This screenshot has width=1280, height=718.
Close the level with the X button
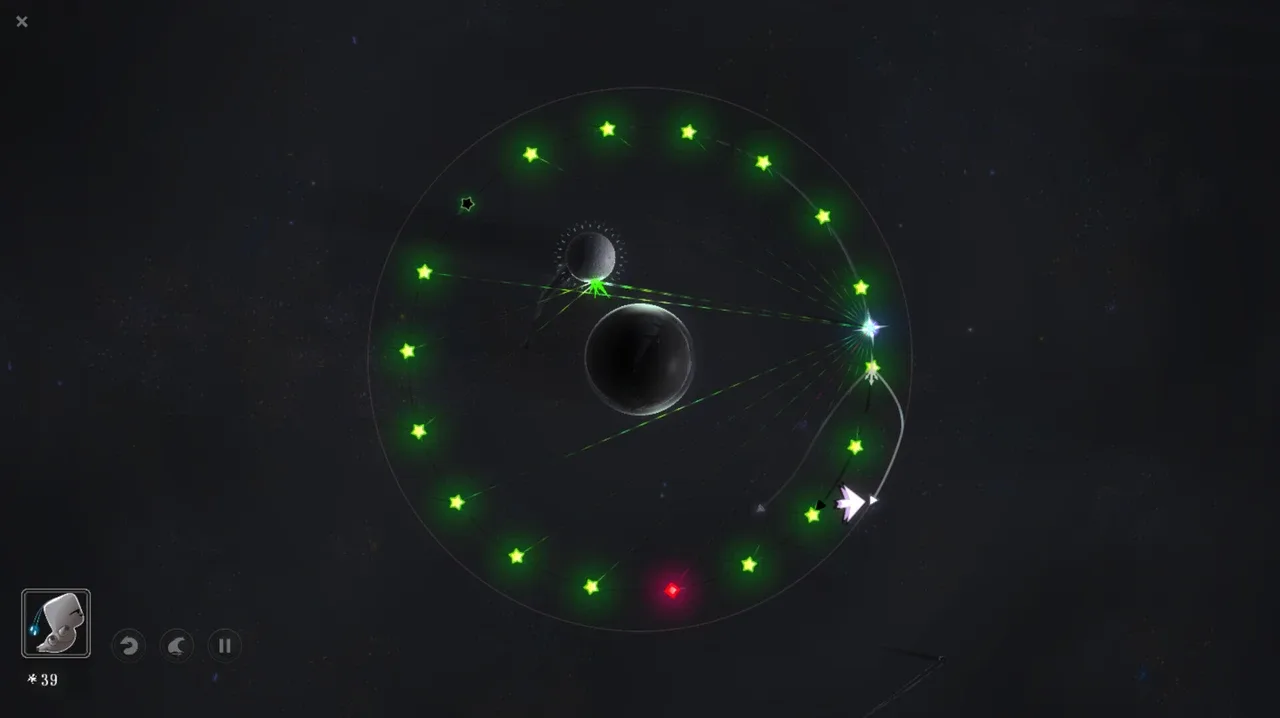coord(22,21)
